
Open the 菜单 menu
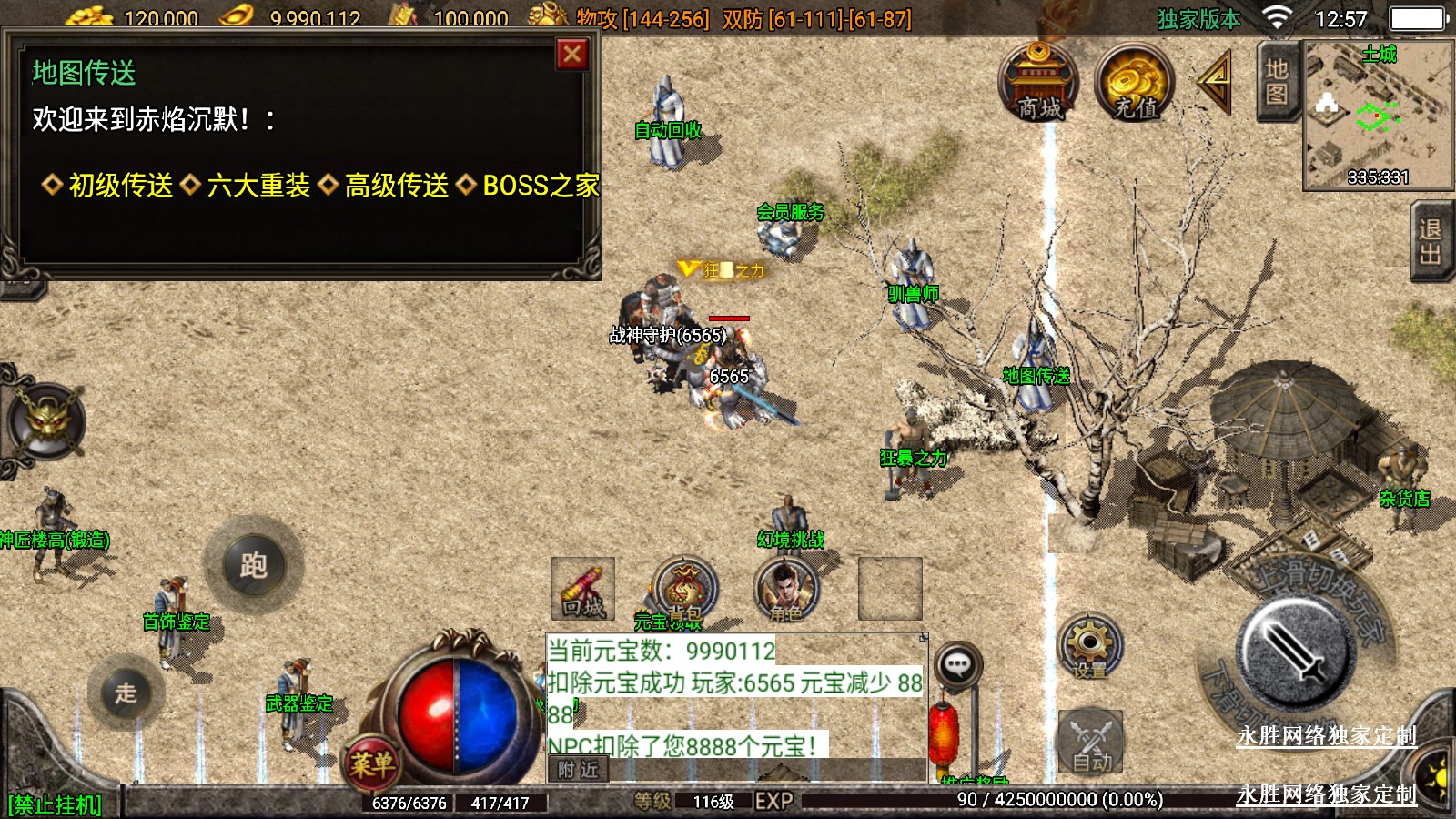[x=372, y=763]
